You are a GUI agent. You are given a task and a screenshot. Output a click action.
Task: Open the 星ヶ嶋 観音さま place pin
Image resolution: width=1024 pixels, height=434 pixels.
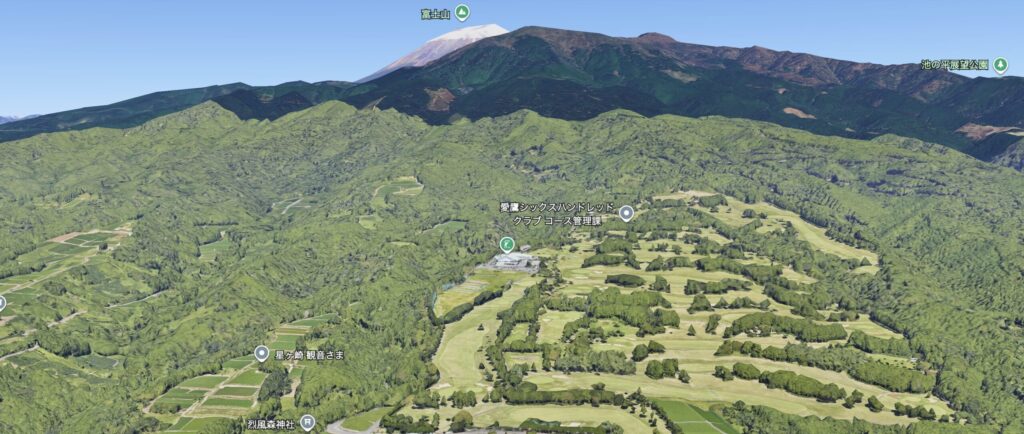(262, 353)
